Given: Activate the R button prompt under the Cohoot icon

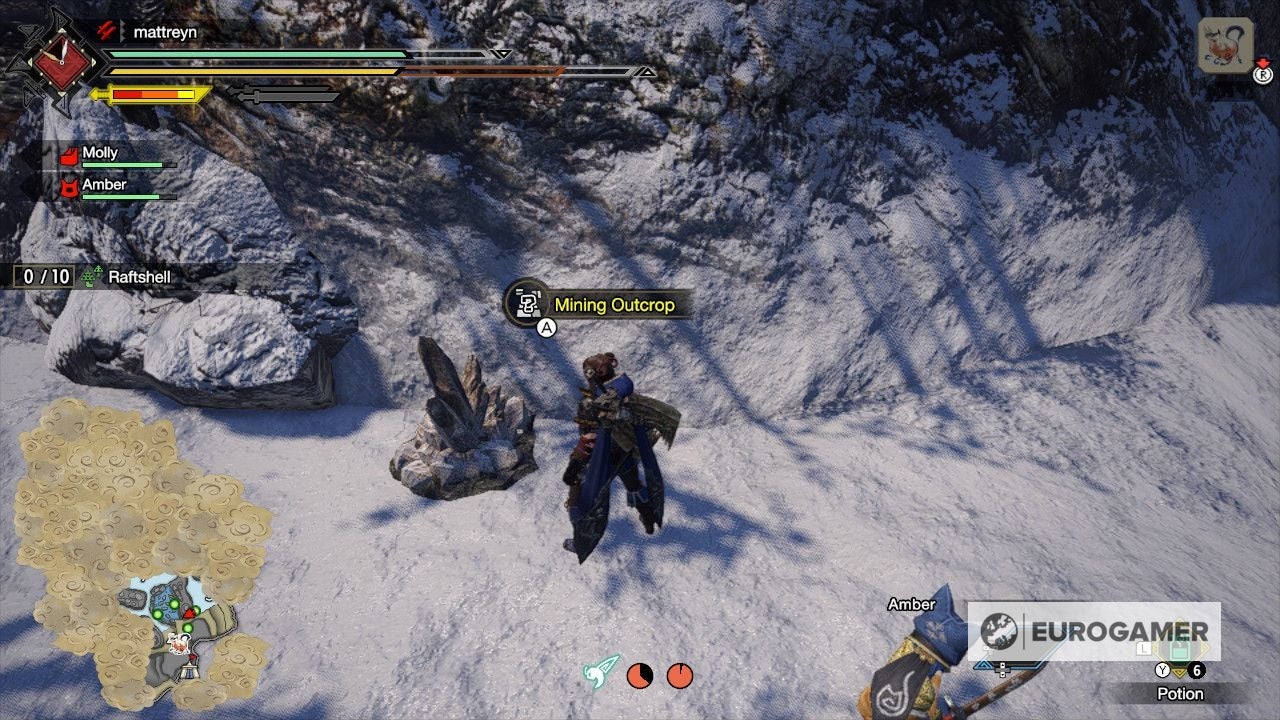Looking at the screenshot, I should [1263, 75].
